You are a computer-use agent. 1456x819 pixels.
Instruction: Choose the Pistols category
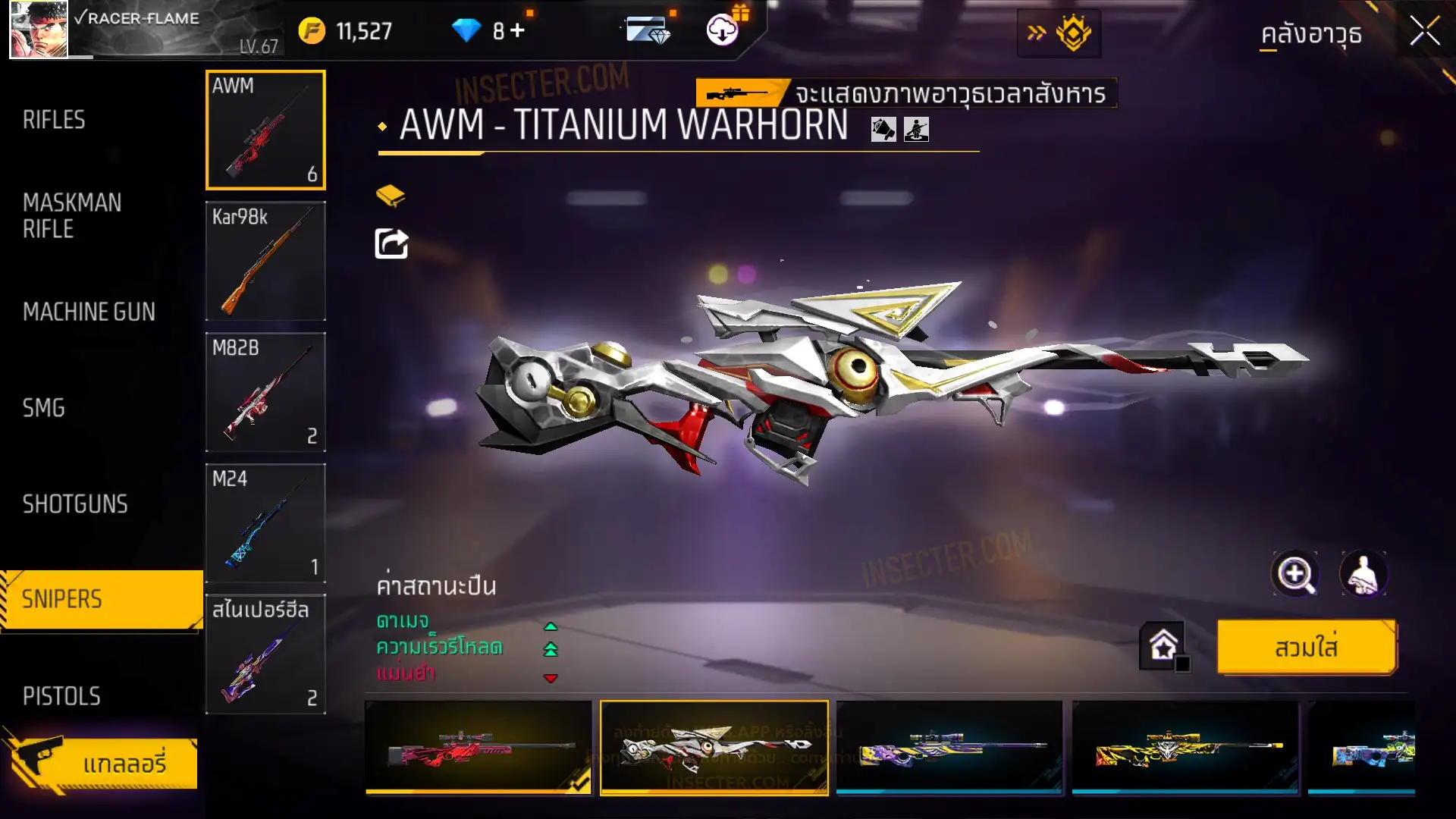(x=61, y=696)
